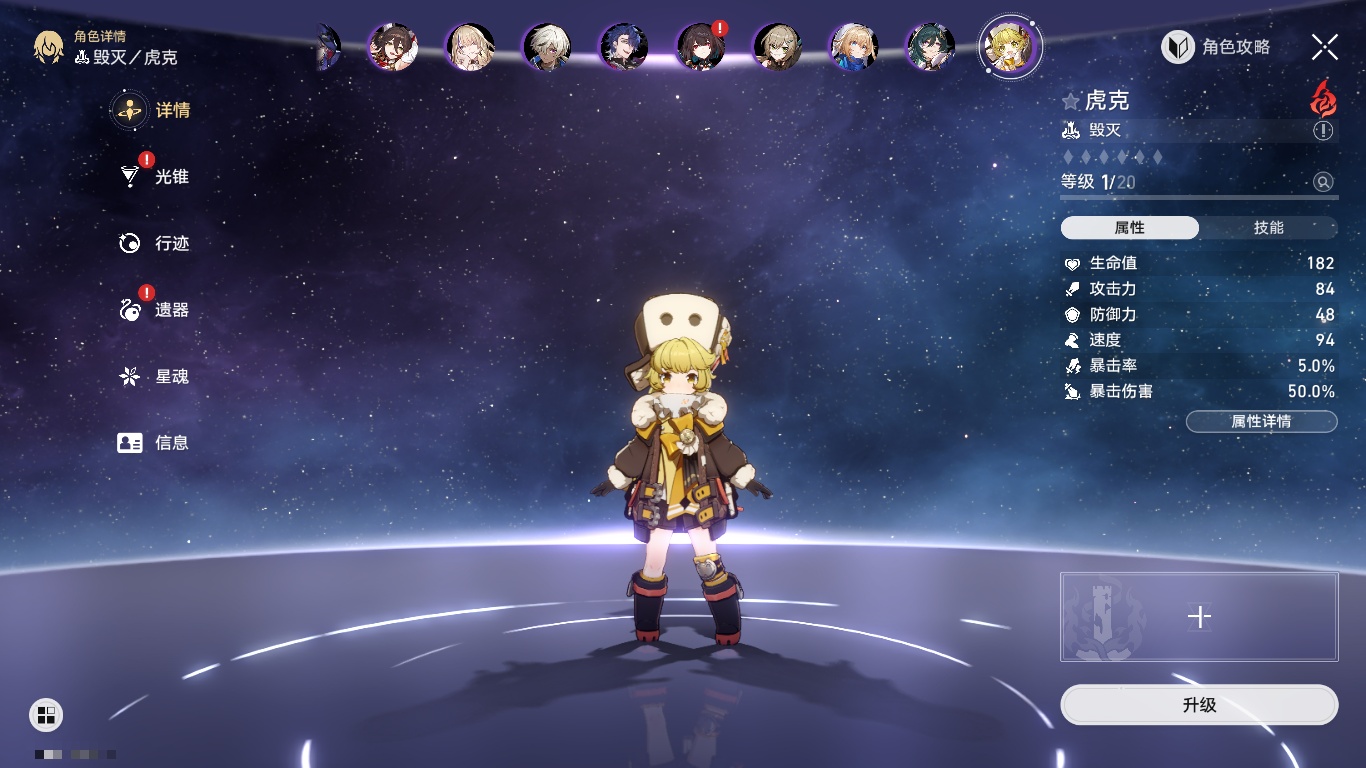1366x768 pixels.
Task: Select the 属性 attributes tab
Action: [1130, 228]
